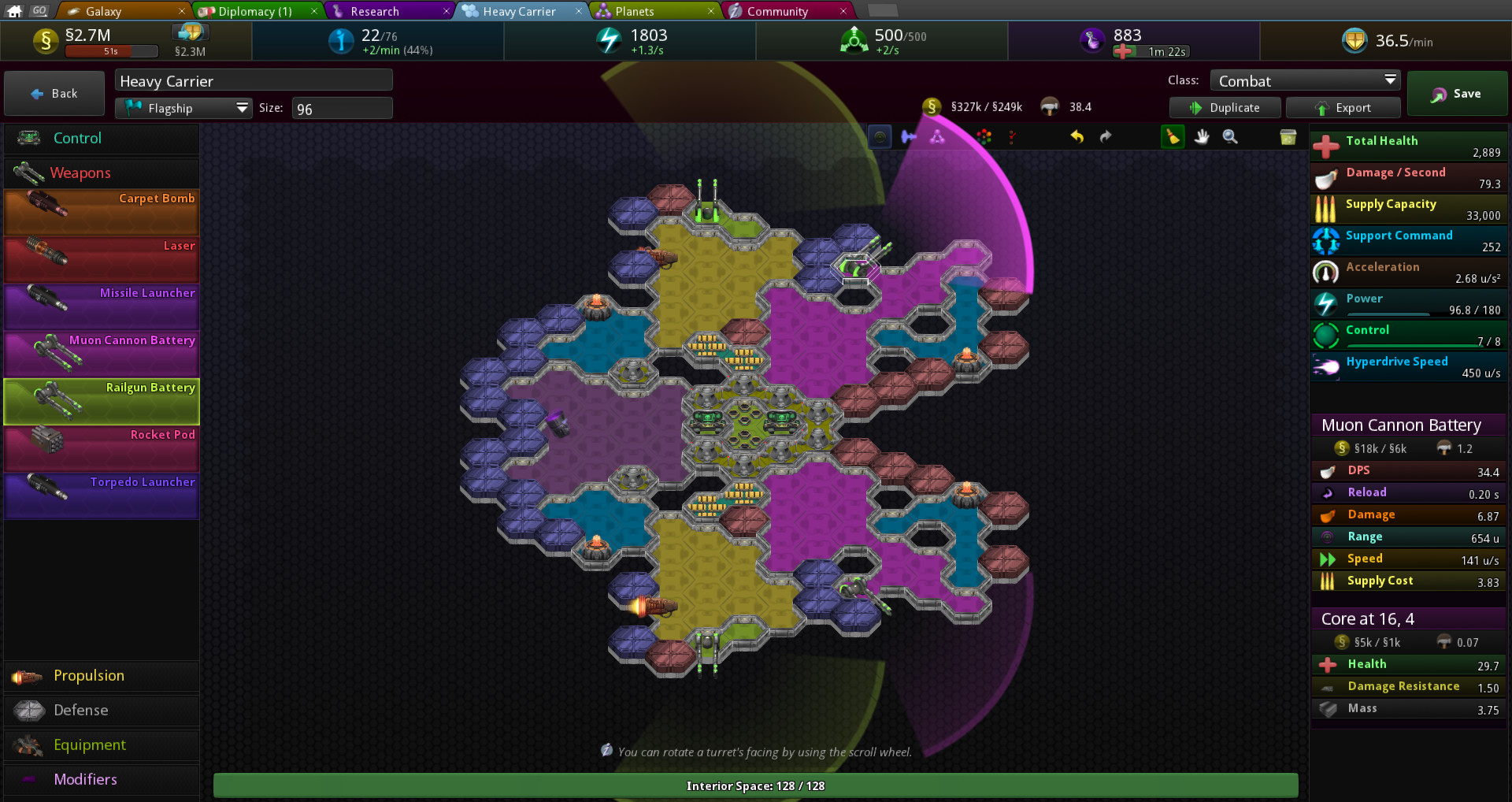Switch to the Research tab
Viewport: 1512px width, 802px height.
click(378, 10)
